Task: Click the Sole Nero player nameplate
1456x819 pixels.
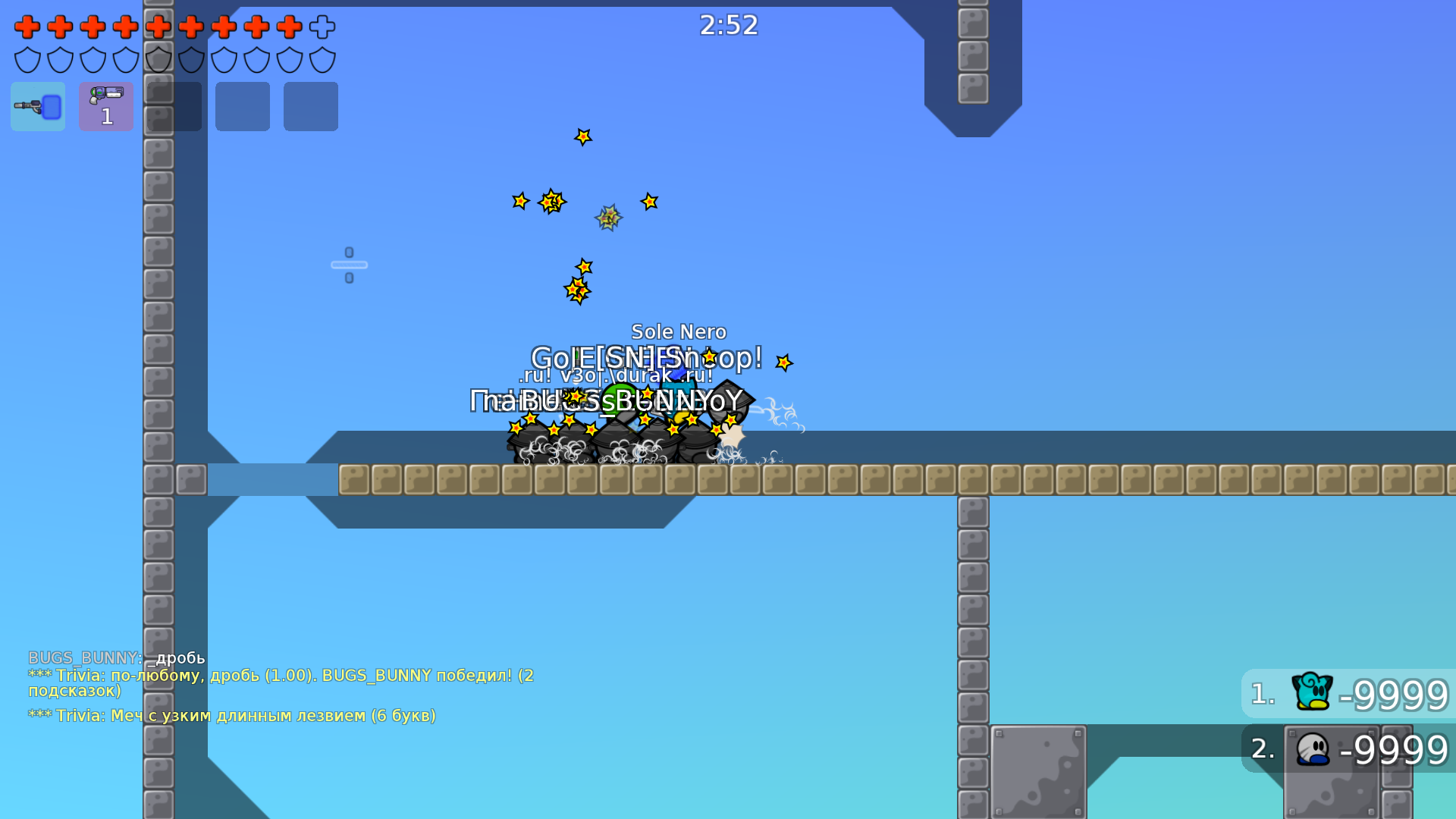Action: 679,331
